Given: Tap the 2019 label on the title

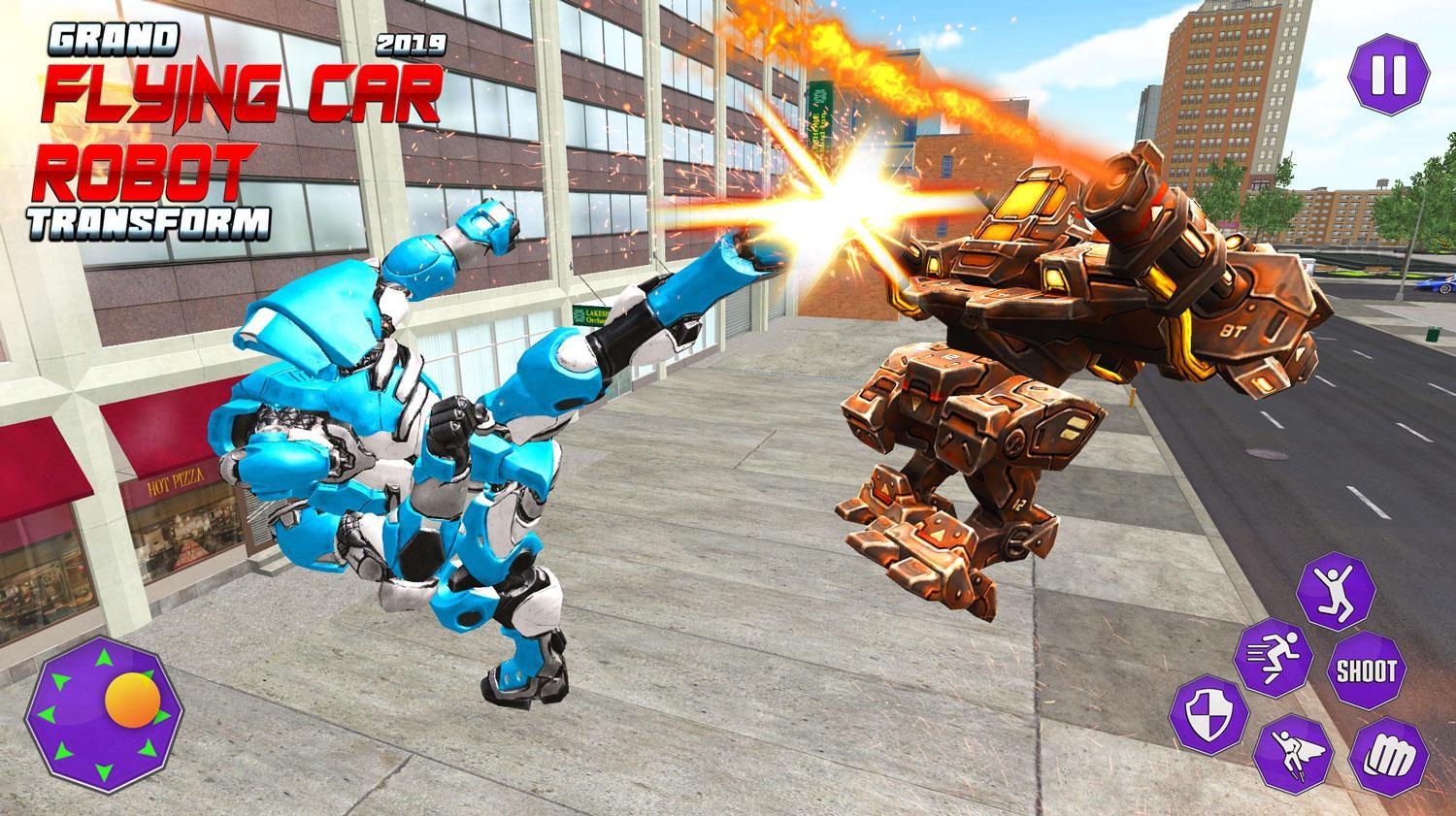Looking at the screenshot, I should pos(412,43).
